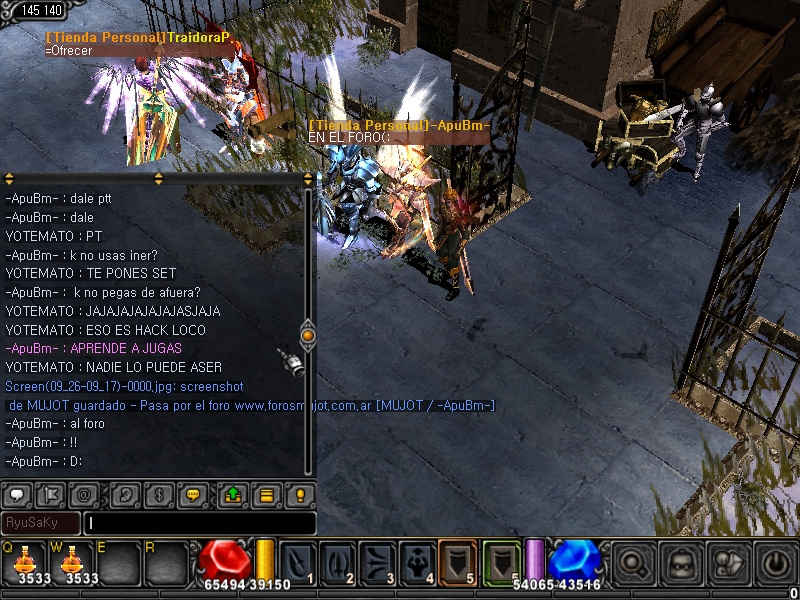Toggle the flag chat filter button

(51, 494)
